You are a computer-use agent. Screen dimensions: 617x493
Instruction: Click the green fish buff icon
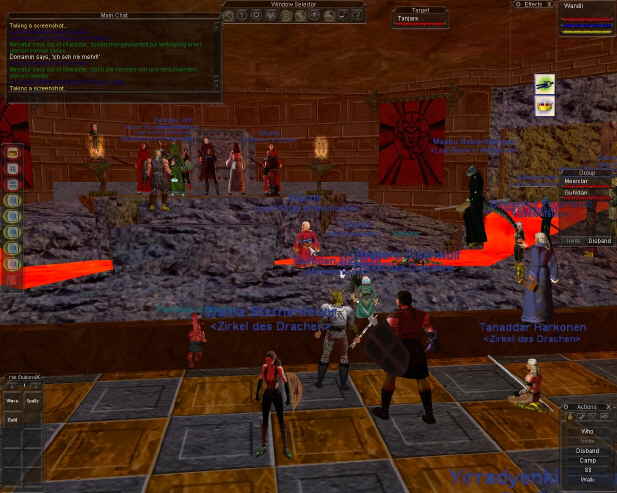coord(545,83)
